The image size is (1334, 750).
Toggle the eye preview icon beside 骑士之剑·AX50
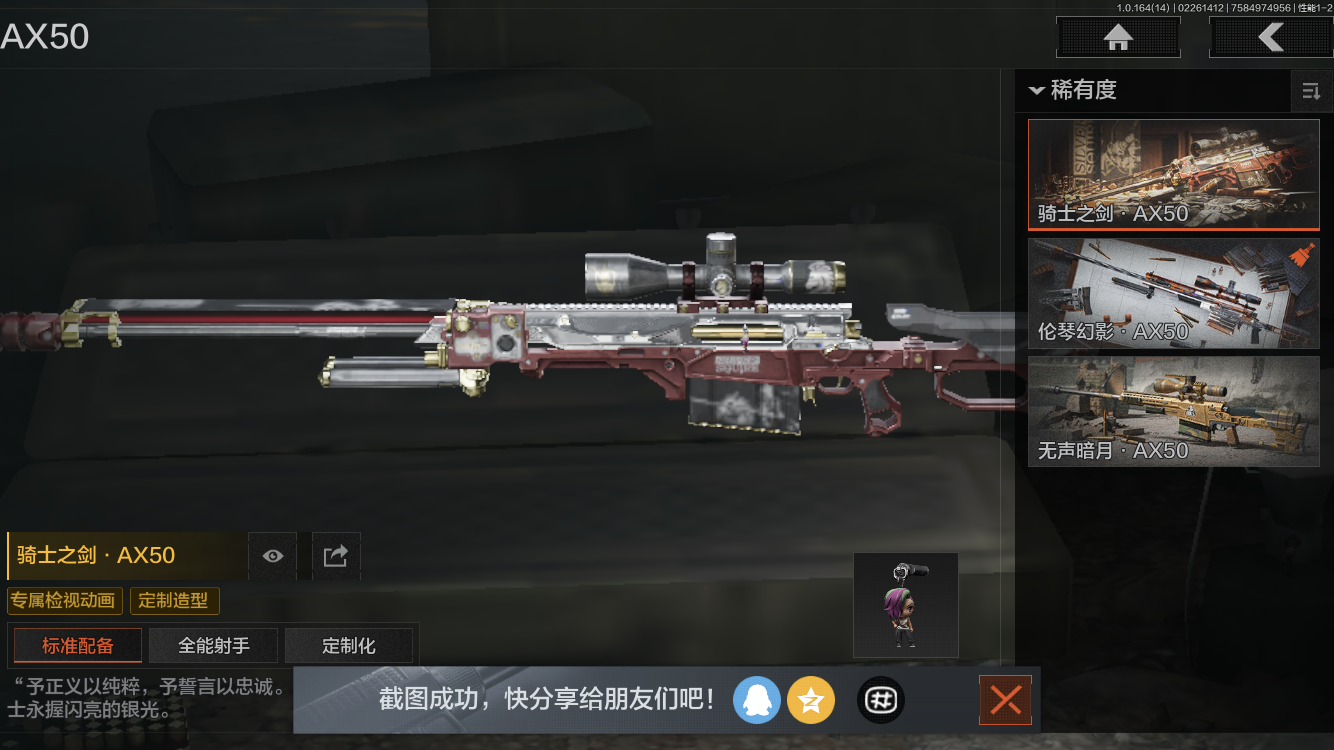click(272, 556)
